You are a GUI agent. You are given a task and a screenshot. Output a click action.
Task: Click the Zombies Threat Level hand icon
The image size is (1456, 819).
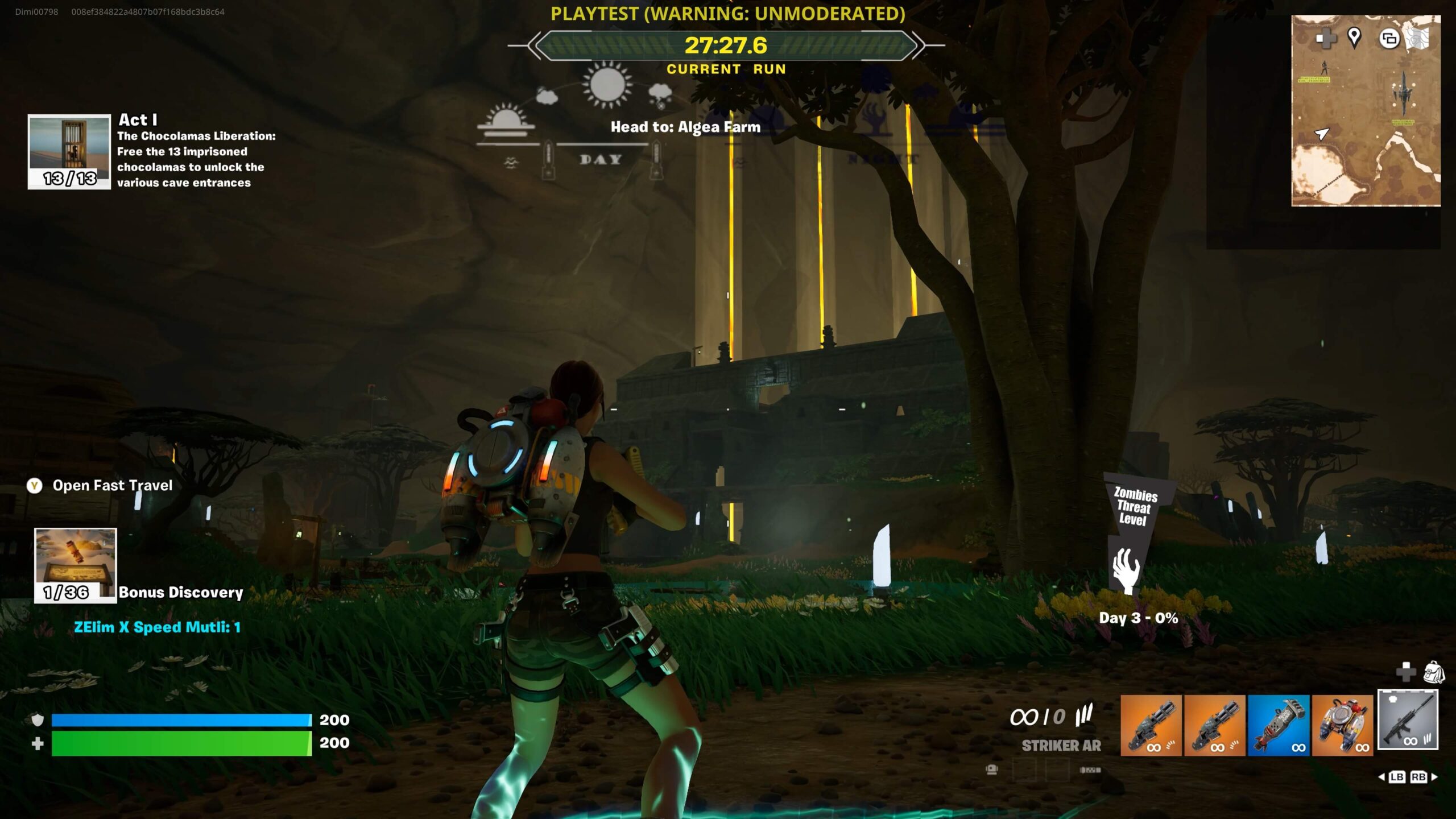[1126, 570]
